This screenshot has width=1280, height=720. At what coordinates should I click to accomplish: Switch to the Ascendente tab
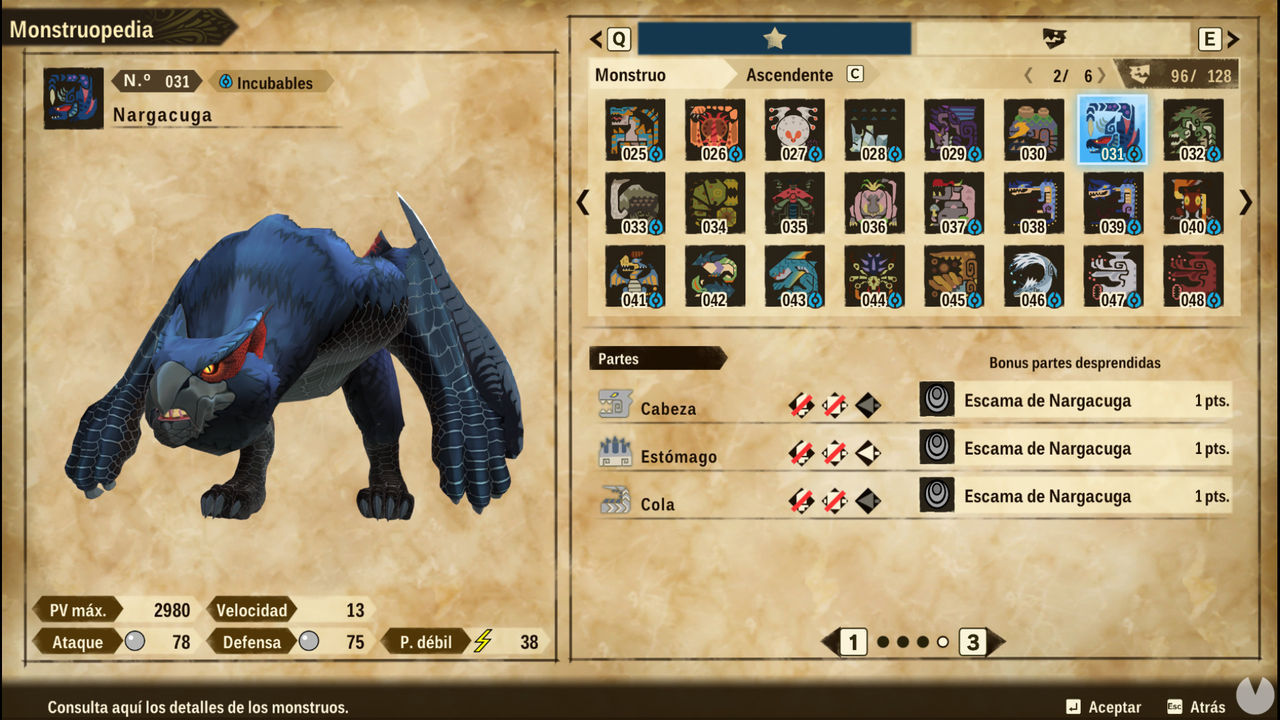(789, 74)
